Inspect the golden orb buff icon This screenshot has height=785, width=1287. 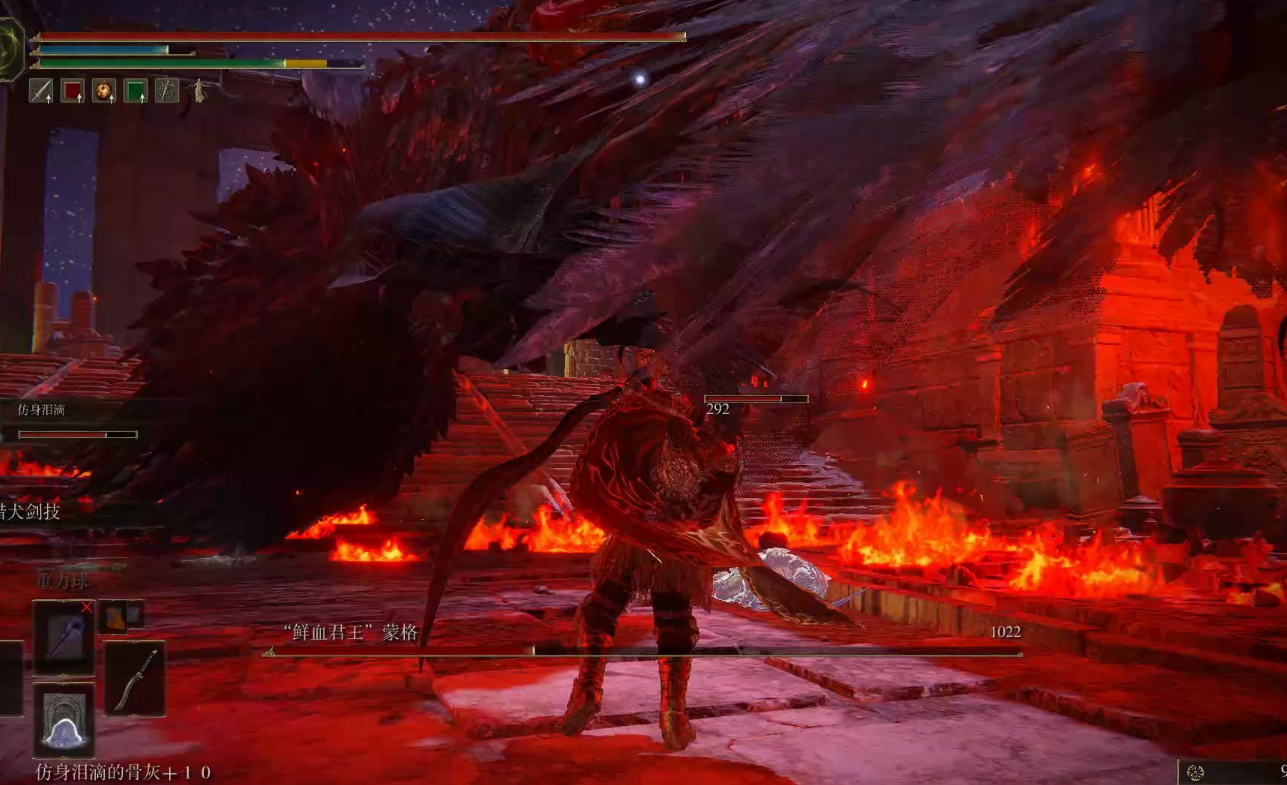[x=104, y=91]
